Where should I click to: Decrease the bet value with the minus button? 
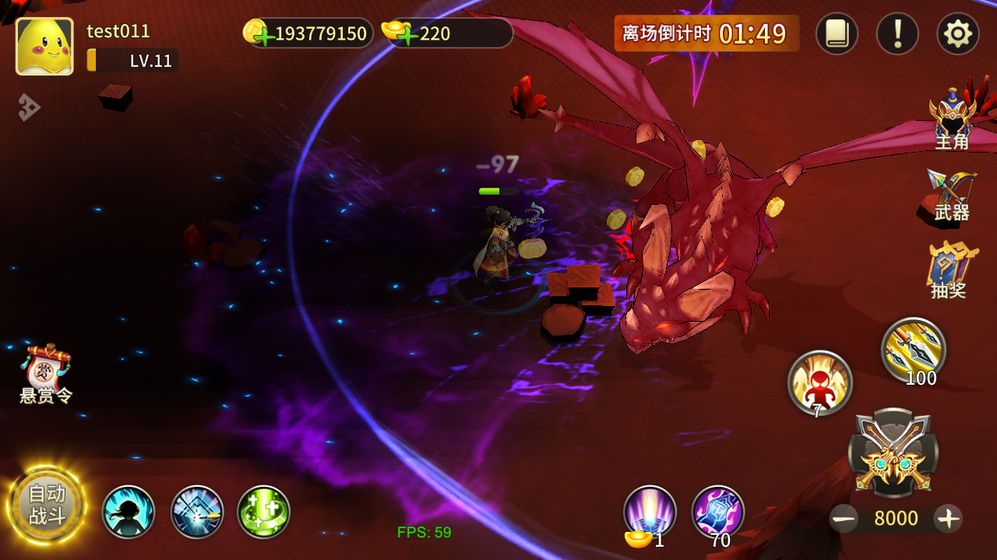pyautogui.click(x=845, y=518)
